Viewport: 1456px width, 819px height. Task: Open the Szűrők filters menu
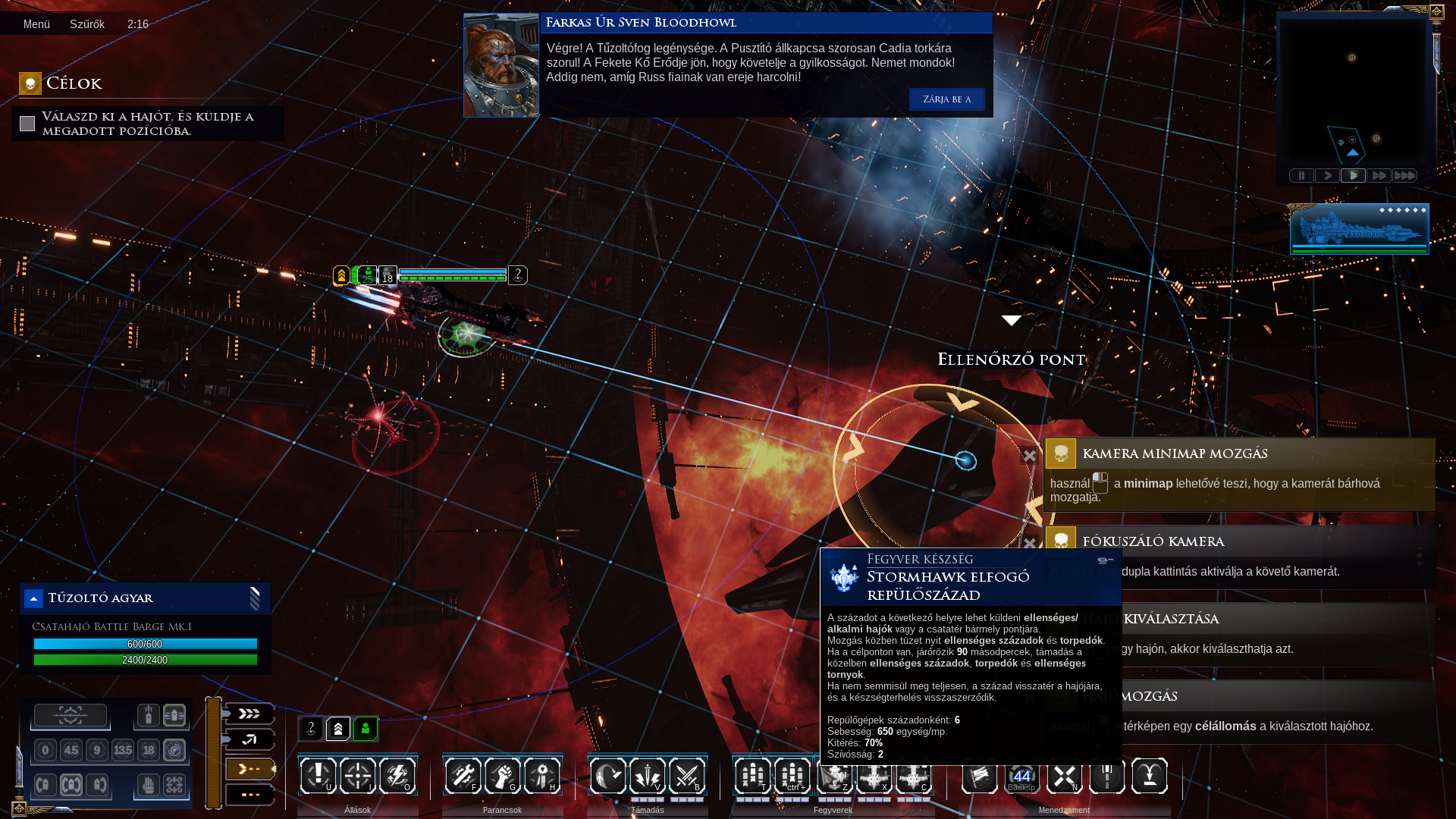click(87, 24)
